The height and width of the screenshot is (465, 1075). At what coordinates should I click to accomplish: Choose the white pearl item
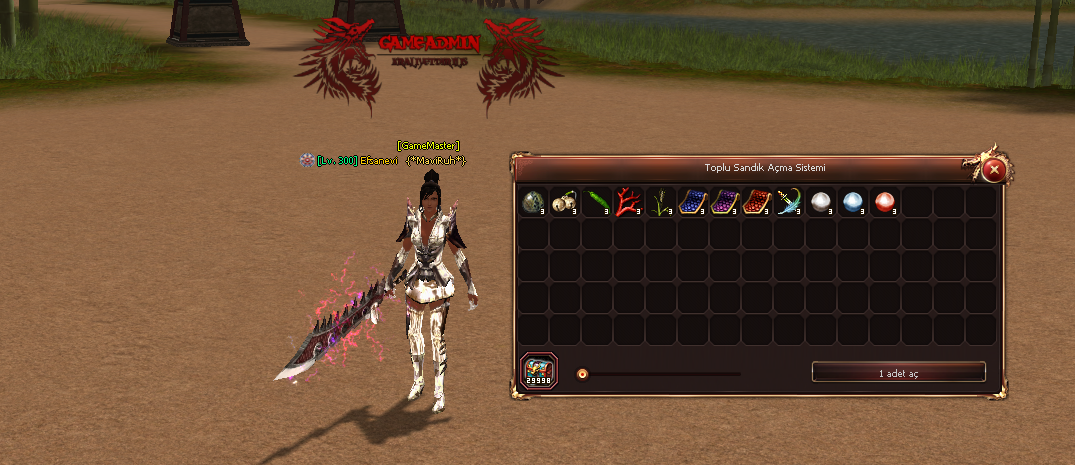pyautogui.click(x=821, y=202)
